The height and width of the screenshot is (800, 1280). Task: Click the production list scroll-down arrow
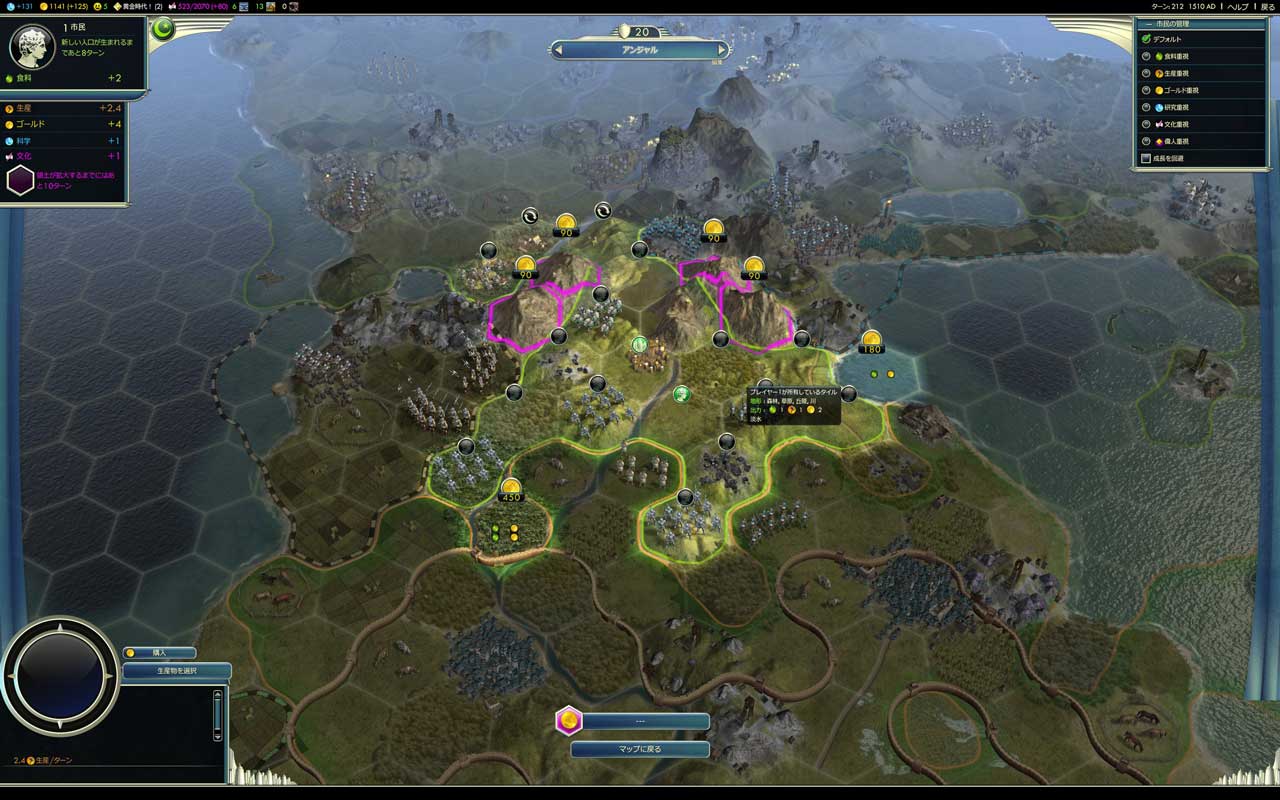(x=217, y=735)
